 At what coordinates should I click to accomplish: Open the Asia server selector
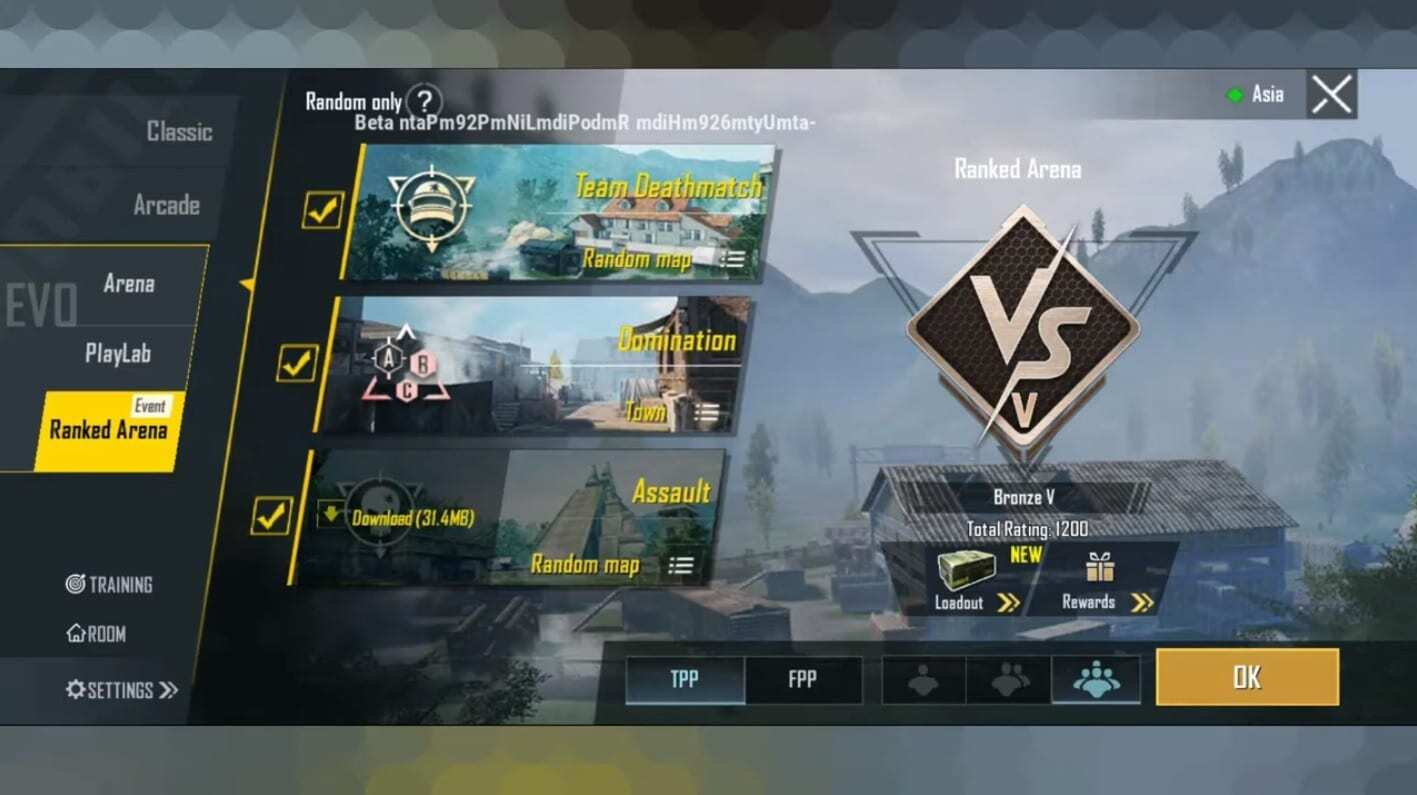click(1257, 95)
